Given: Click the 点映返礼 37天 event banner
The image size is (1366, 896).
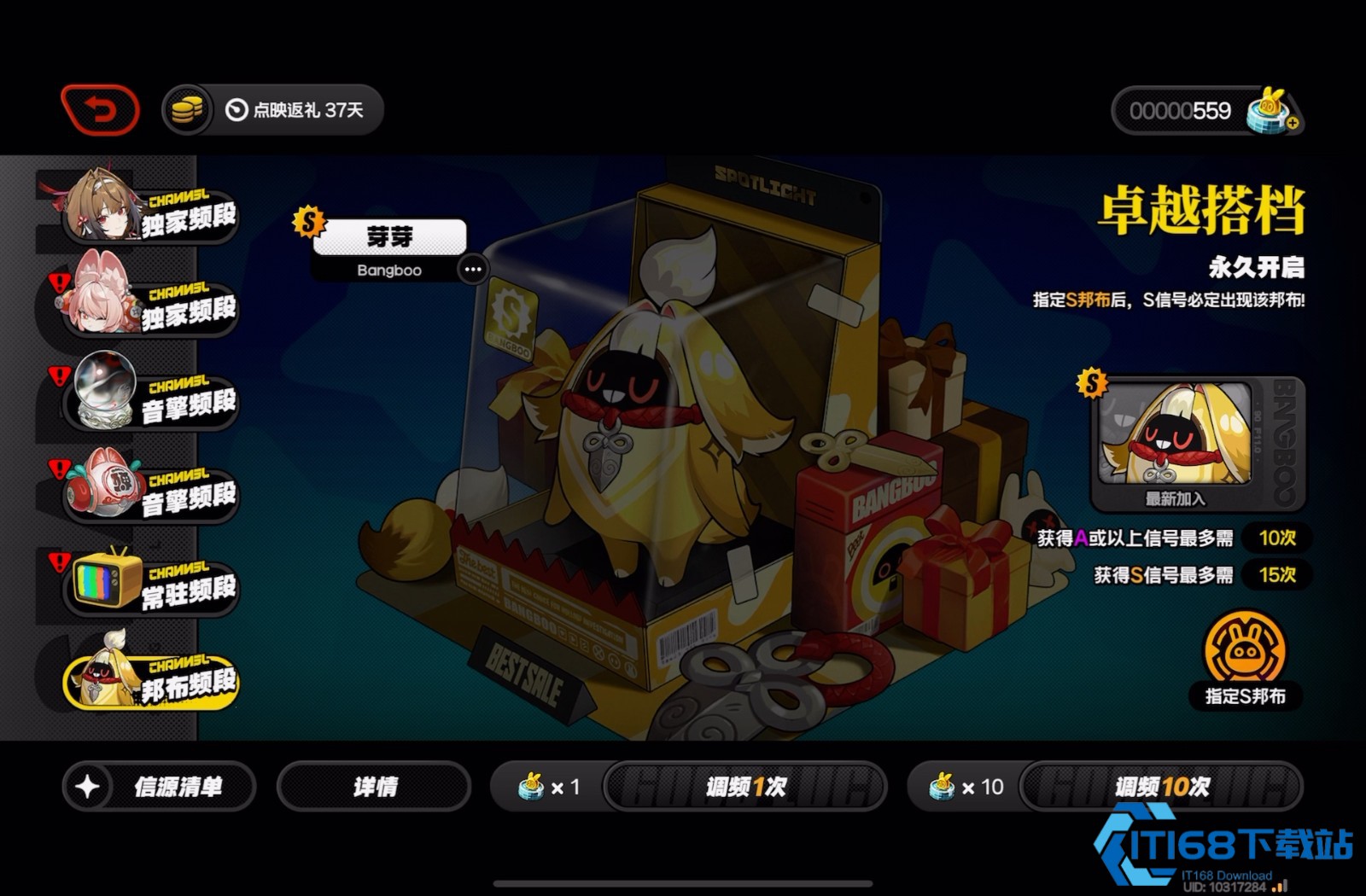Looking at the screenshot, I should [295, 110].
